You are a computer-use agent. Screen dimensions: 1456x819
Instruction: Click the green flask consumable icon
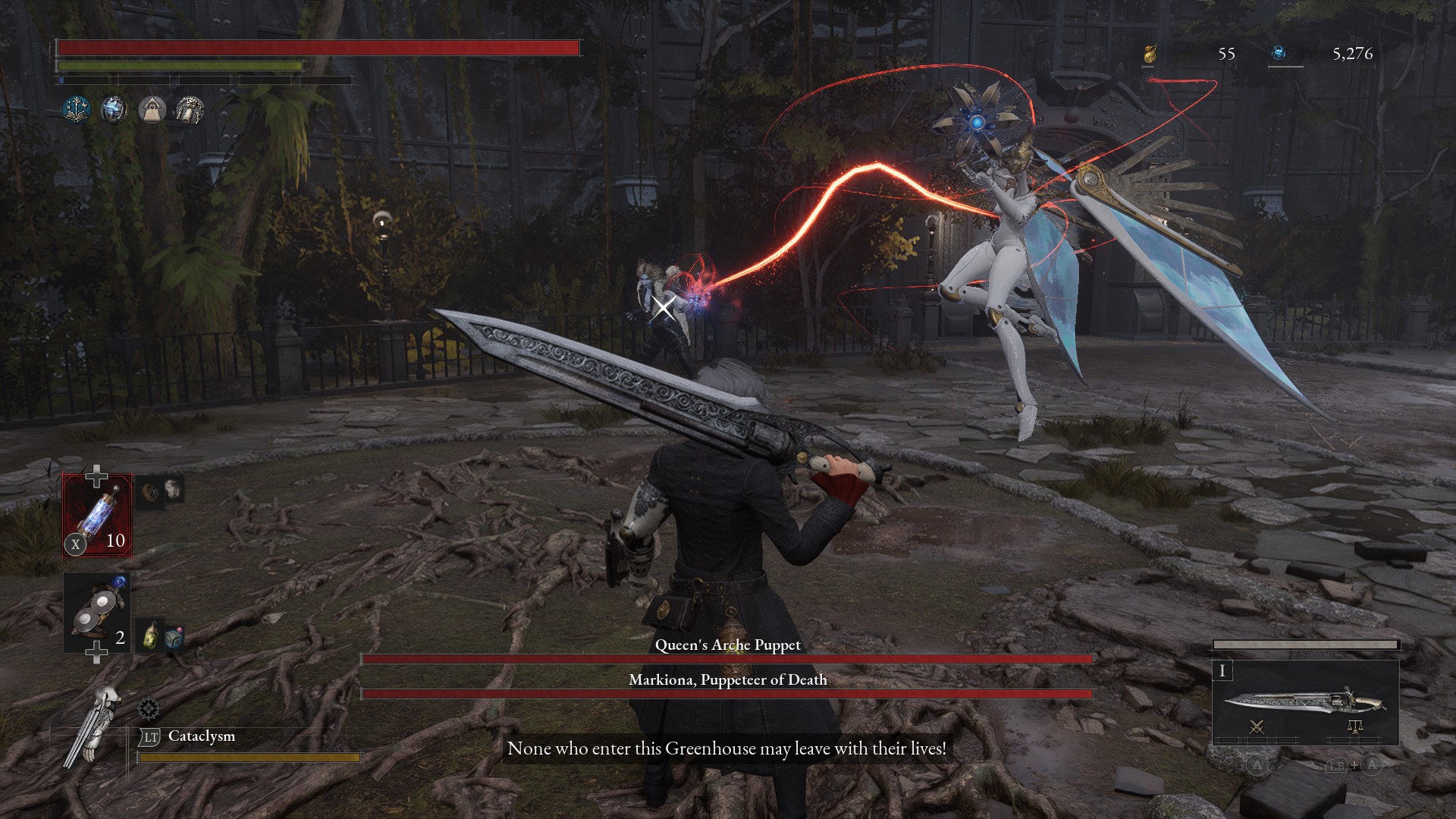point(151,635)
